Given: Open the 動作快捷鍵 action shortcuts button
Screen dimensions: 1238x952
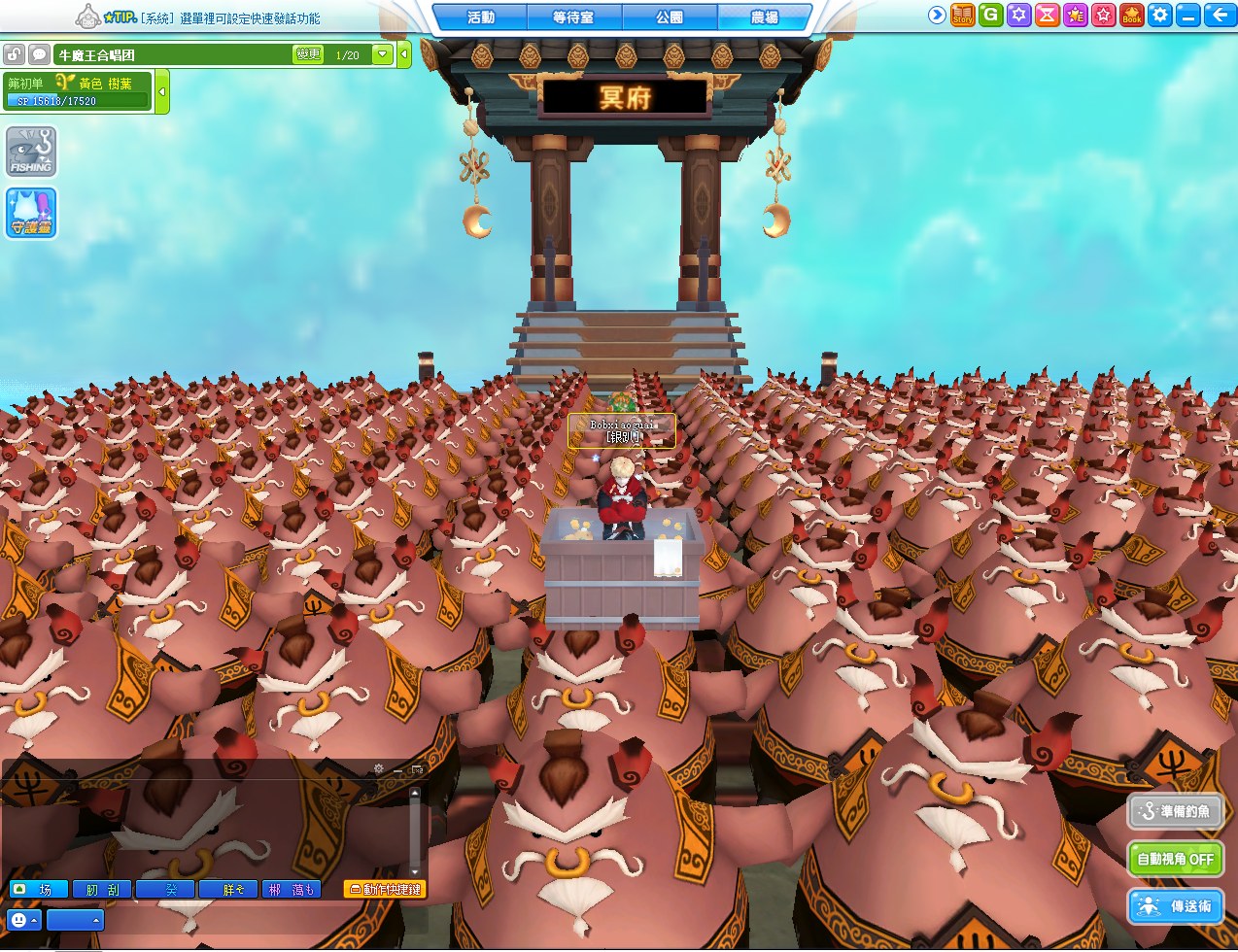Looking at the screenshot, I should 385,889.
